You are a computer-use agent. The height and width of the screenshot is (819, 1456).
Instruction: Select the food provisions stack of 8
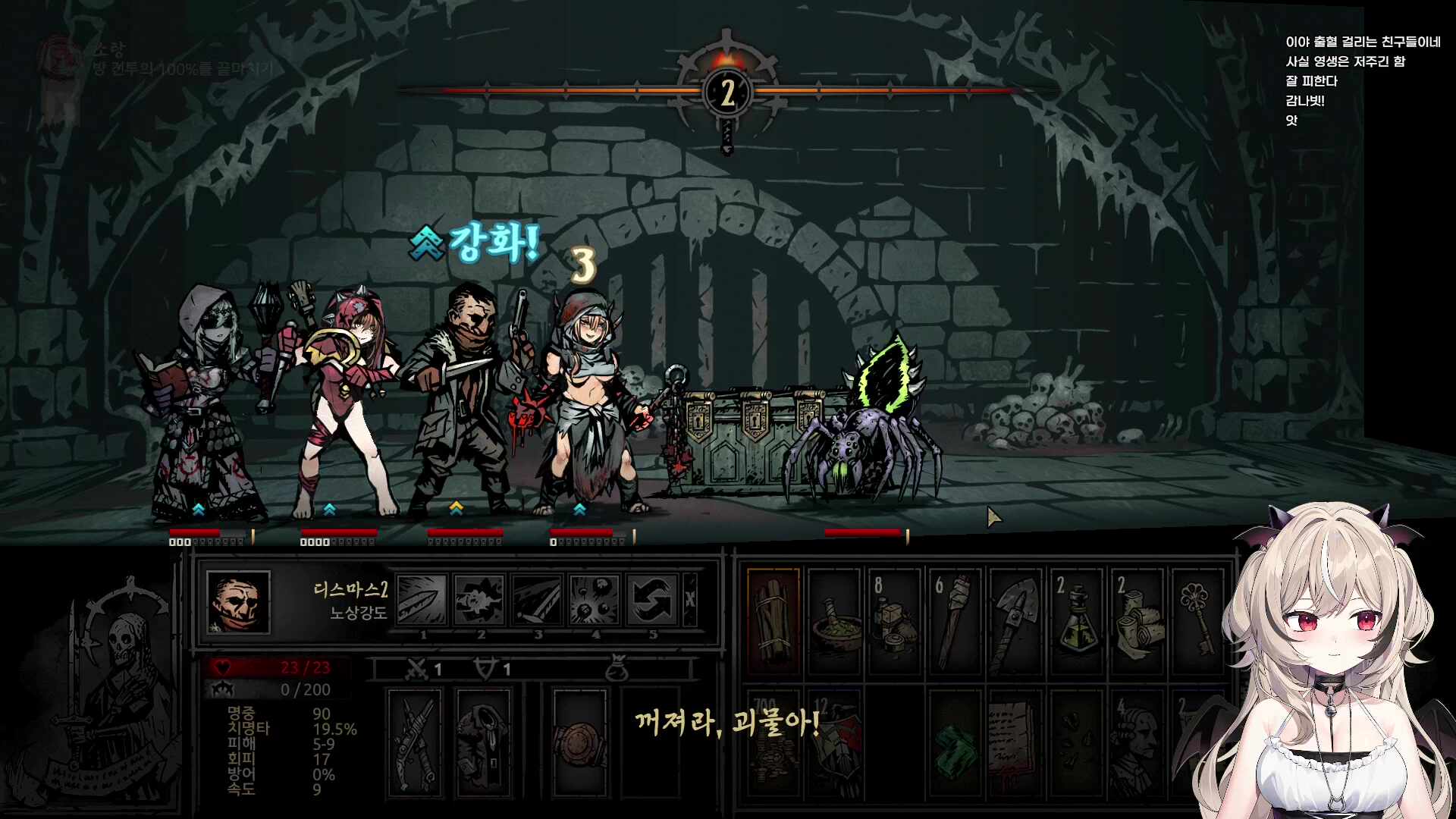[894, 622]
